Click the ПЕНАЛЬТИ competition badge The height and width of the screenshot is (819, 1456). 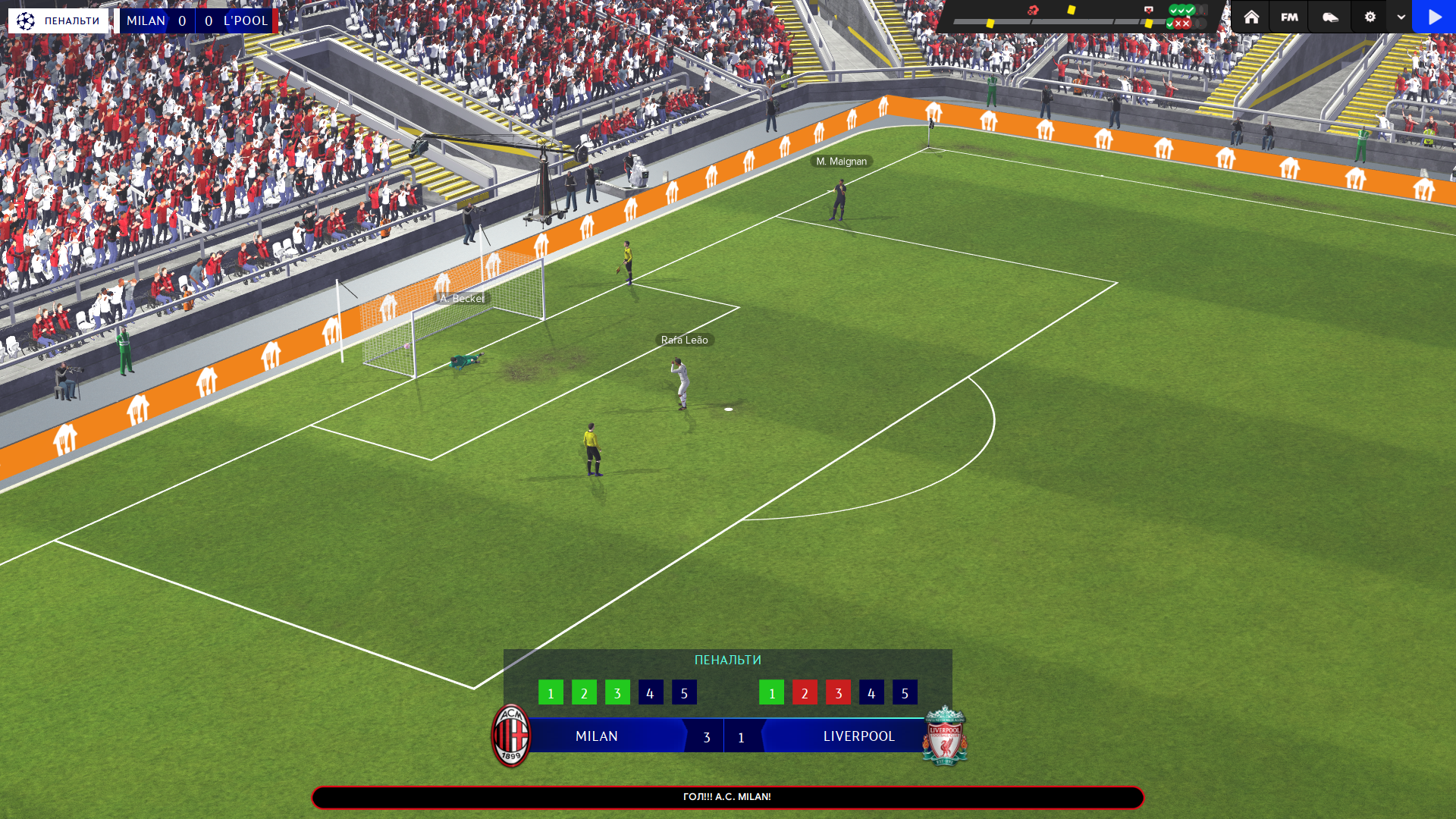tap(58, 20)
